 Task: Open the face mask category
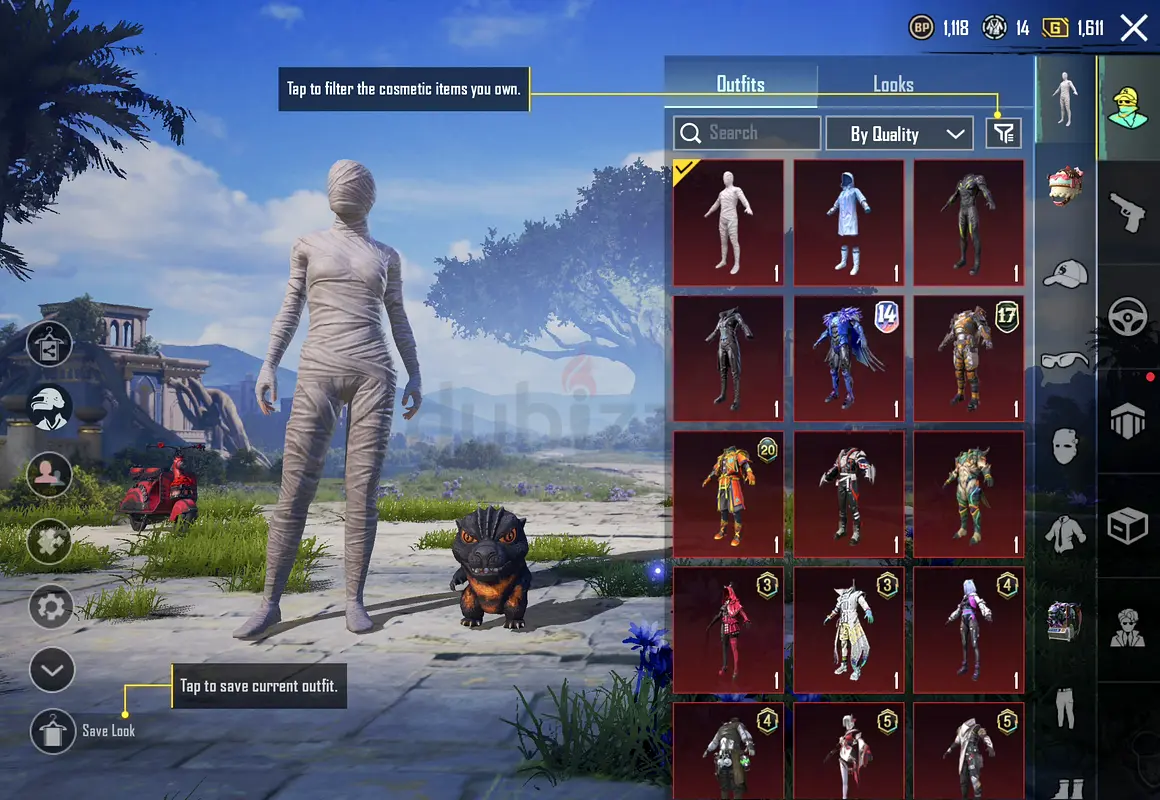click(1066, 445)
